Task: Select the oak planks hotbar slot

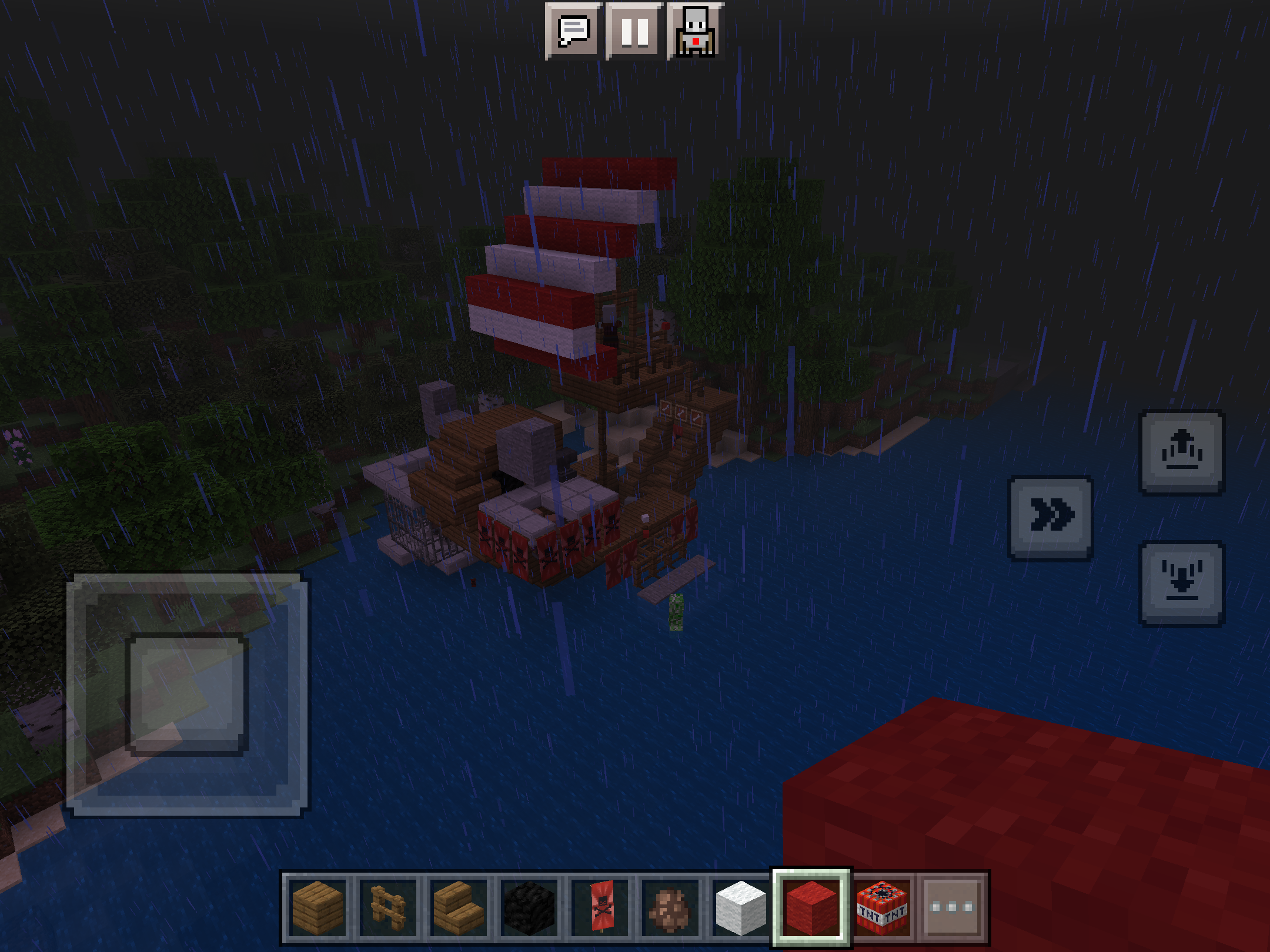Action: click(317, 908)
